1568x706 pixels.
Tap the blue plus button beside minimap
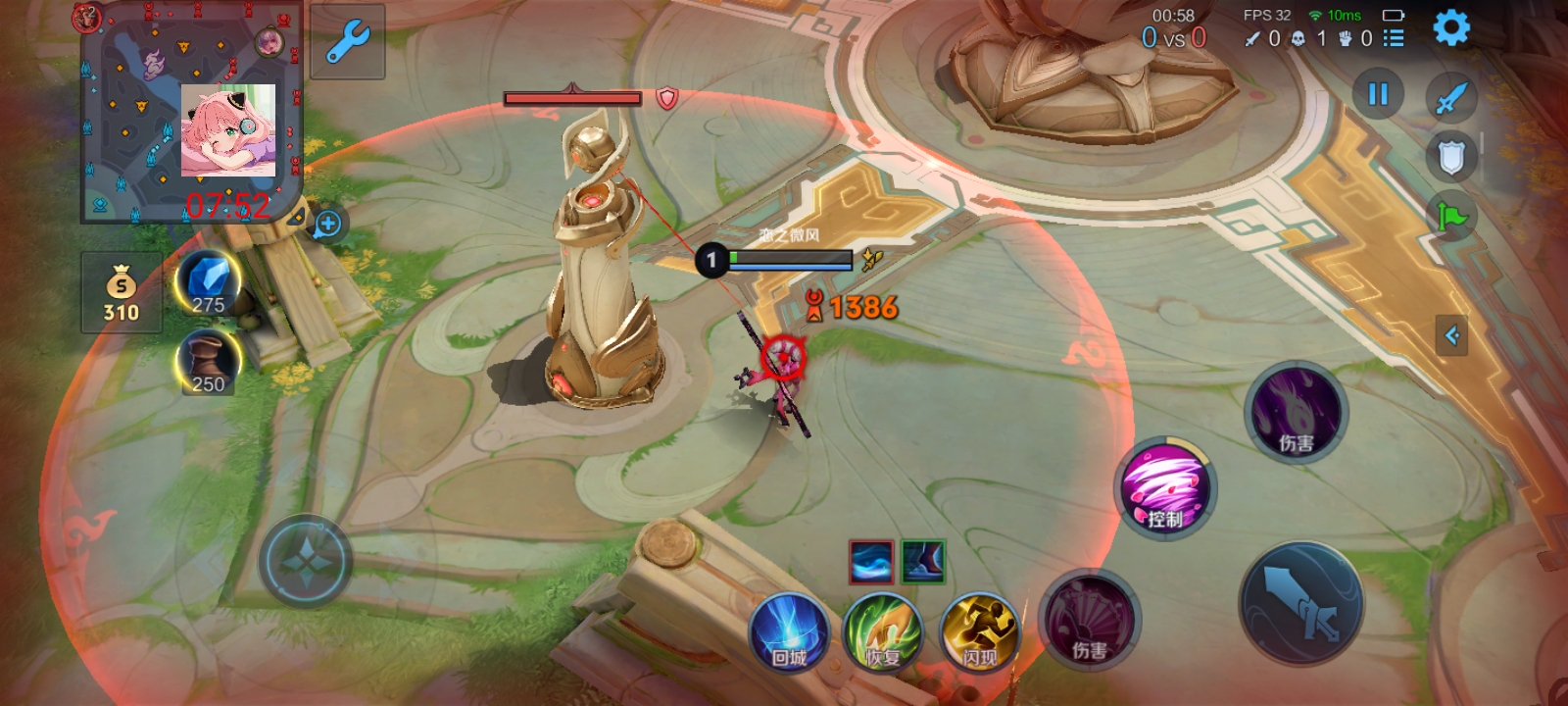coord(327,224)
